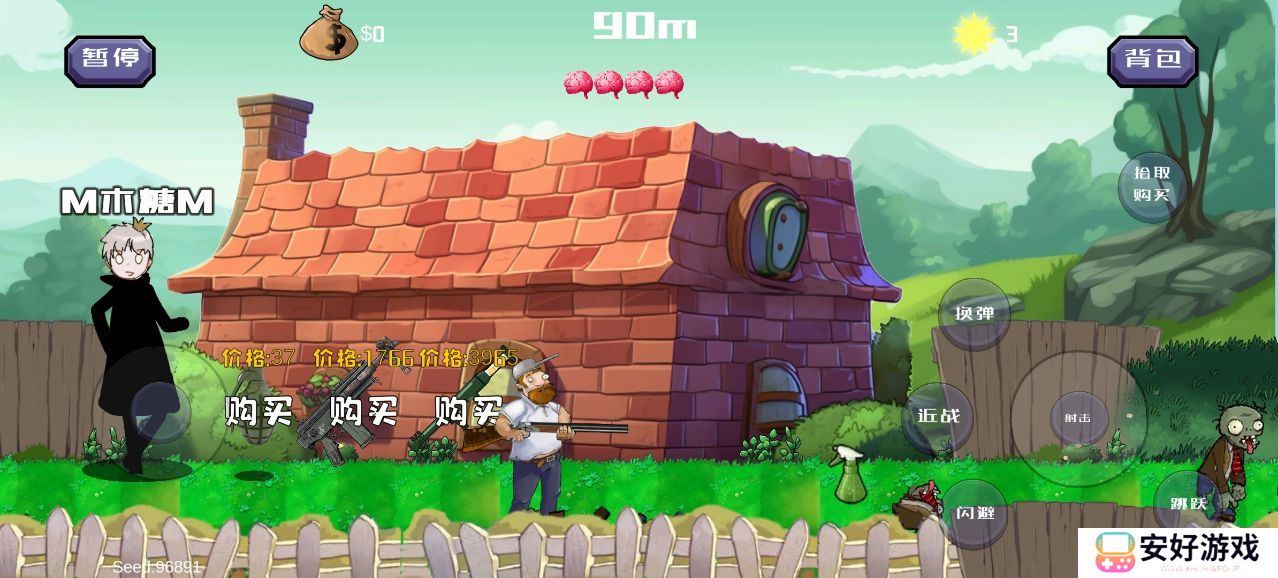This screenshot has height=578, width=1278.
Task: Click the 购买 label under price 8965
Action: pos(468,410)
